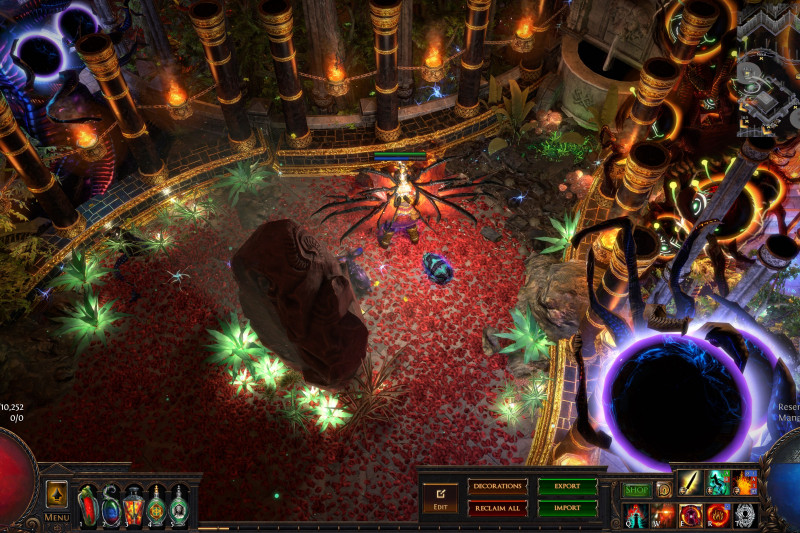The height and width of the screenshot is (533, 800).
Task: Import a hideout layout
Action: coord(567,508)
